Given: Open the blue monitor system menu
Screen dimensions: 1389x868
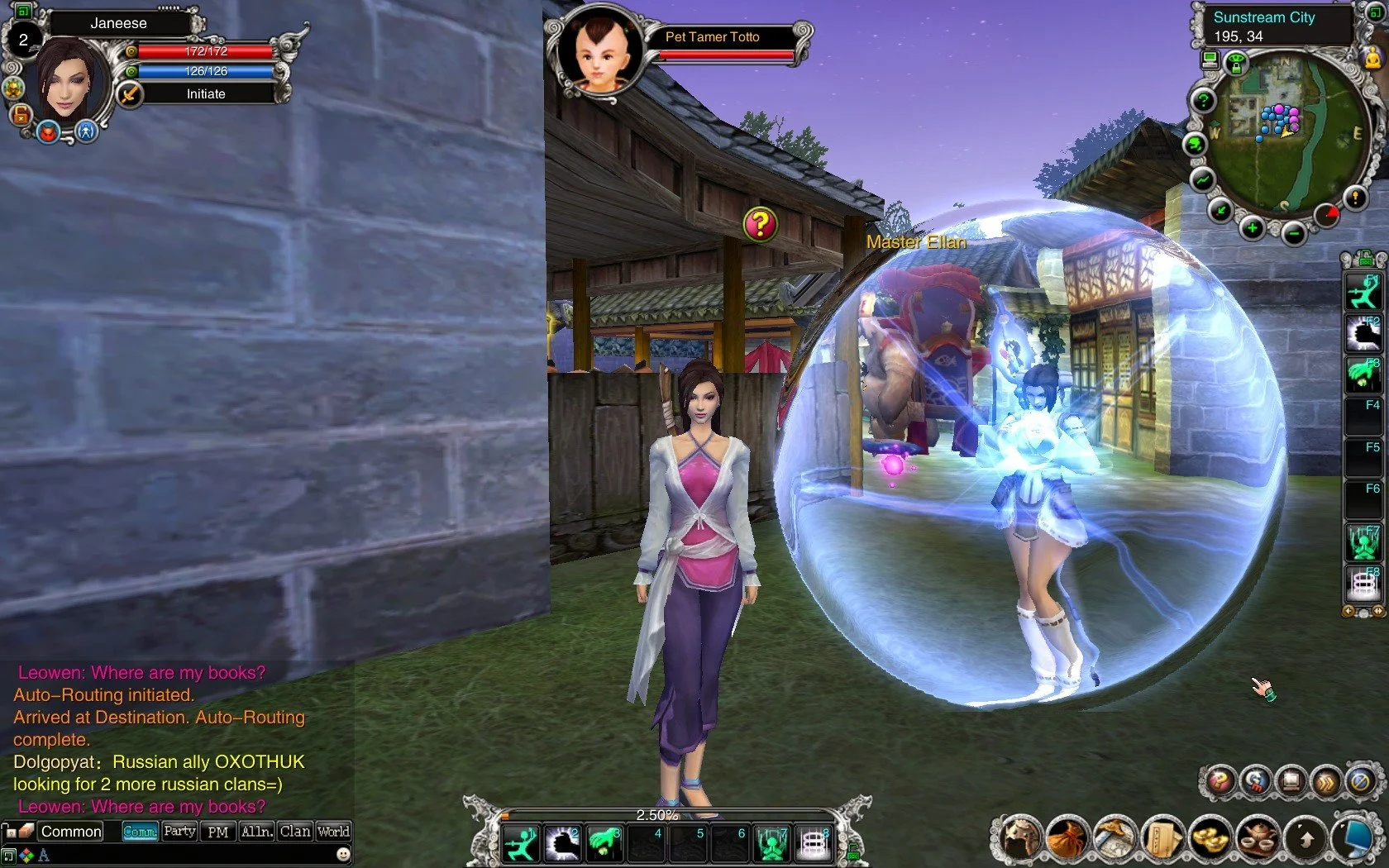Looking at the screenshot, I should (1358, 838).
